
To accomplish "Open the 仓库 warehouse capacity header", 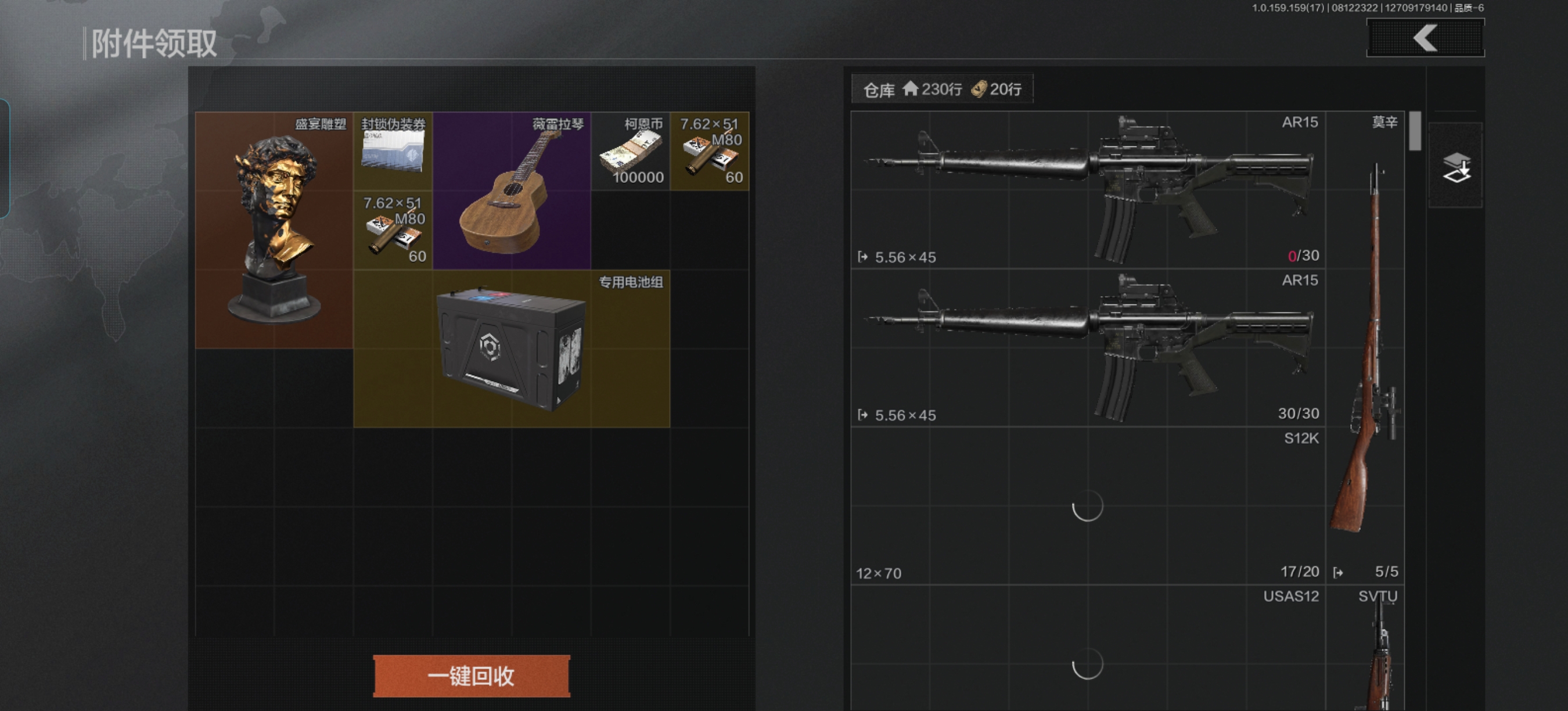I will point(941,89).
